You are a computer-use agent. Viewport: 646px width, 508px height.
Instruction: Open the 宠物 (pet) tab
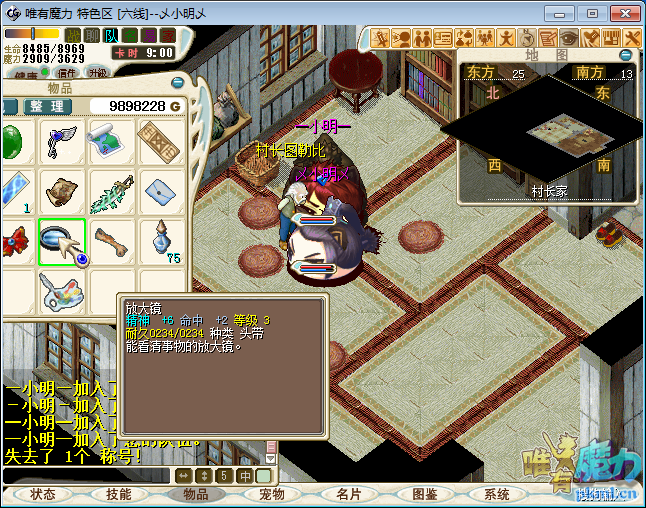[x=272, y=494]
